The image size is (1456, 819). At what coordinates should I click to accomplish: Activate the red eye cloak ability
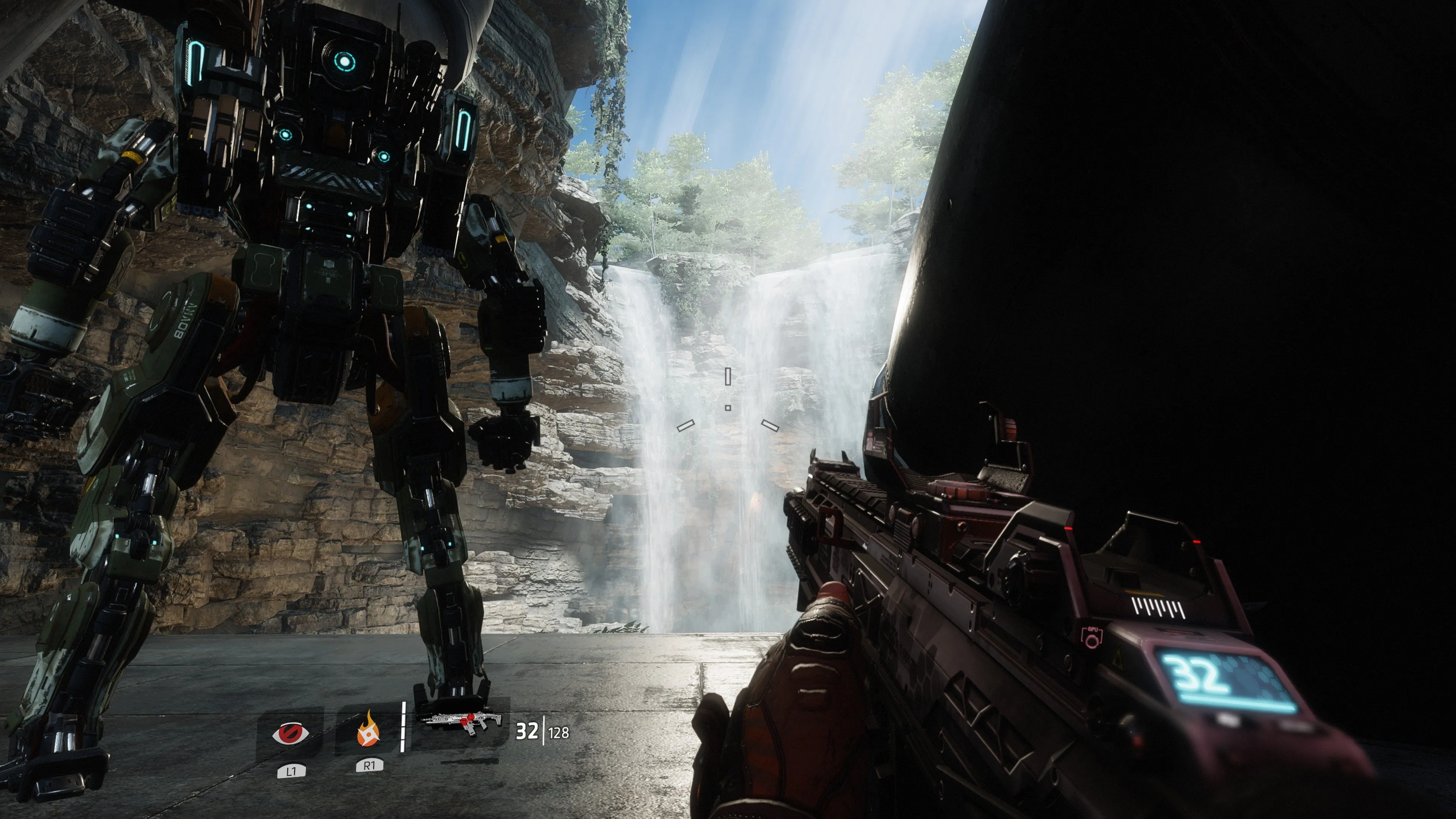[290, 734]
